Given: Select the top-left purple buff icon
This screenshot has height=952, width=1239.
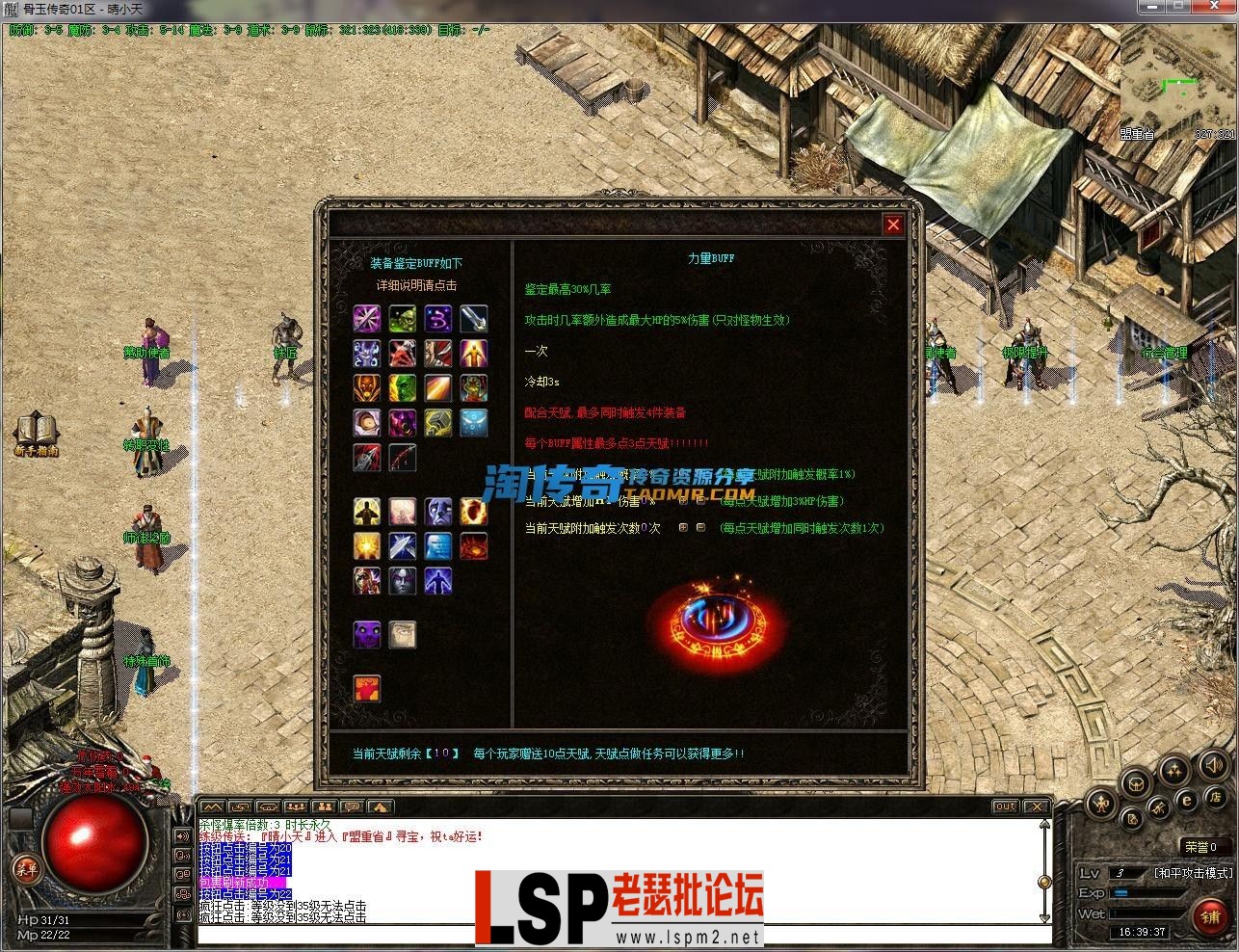Looking at the screenshot, I should click(367, 319).
